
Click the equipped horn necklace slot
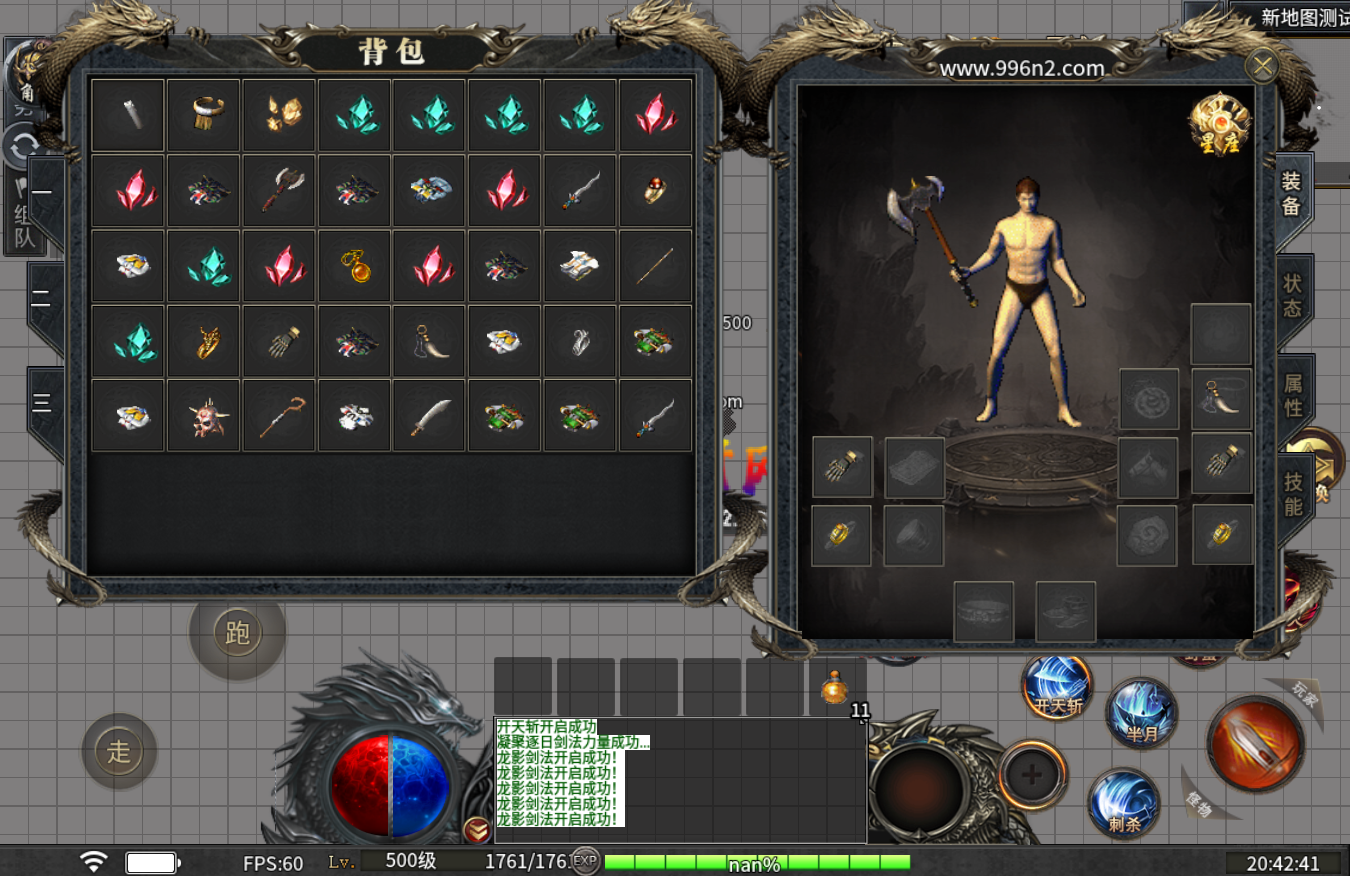[x=1221, y=399]
